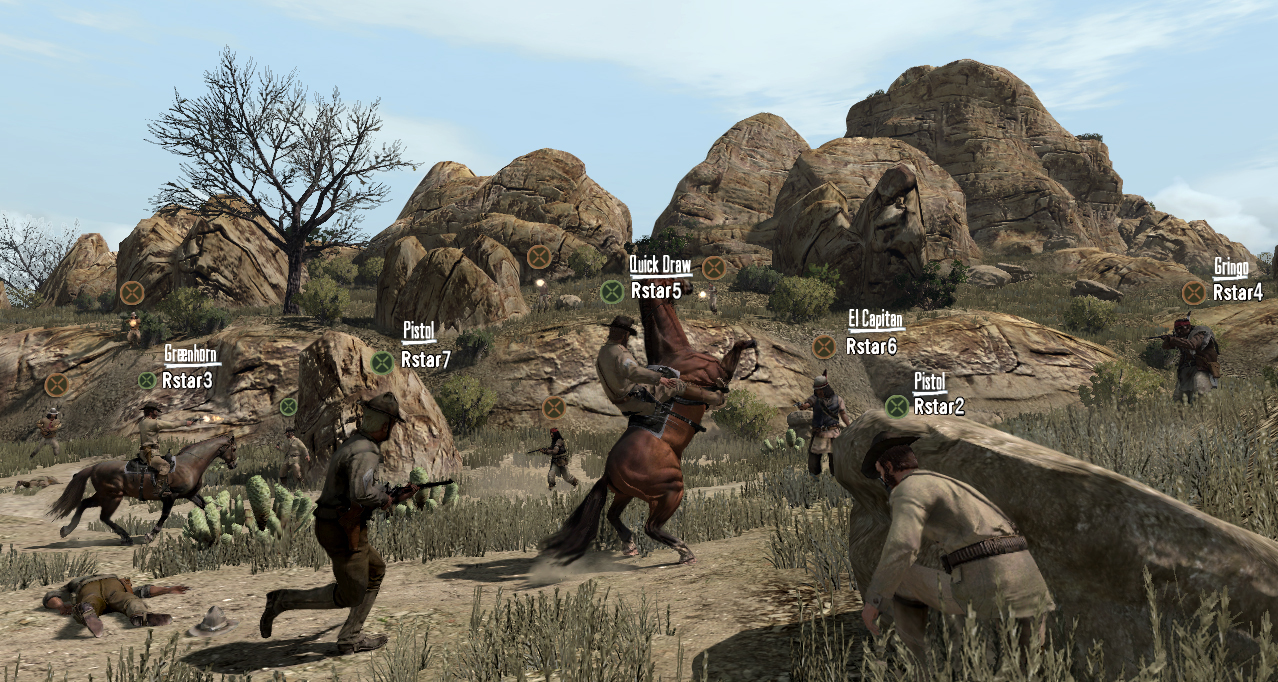Choose the Rstar5 Quick Draw name tag
Viewport: 1278px width, 682px height.
pos(655,291)
